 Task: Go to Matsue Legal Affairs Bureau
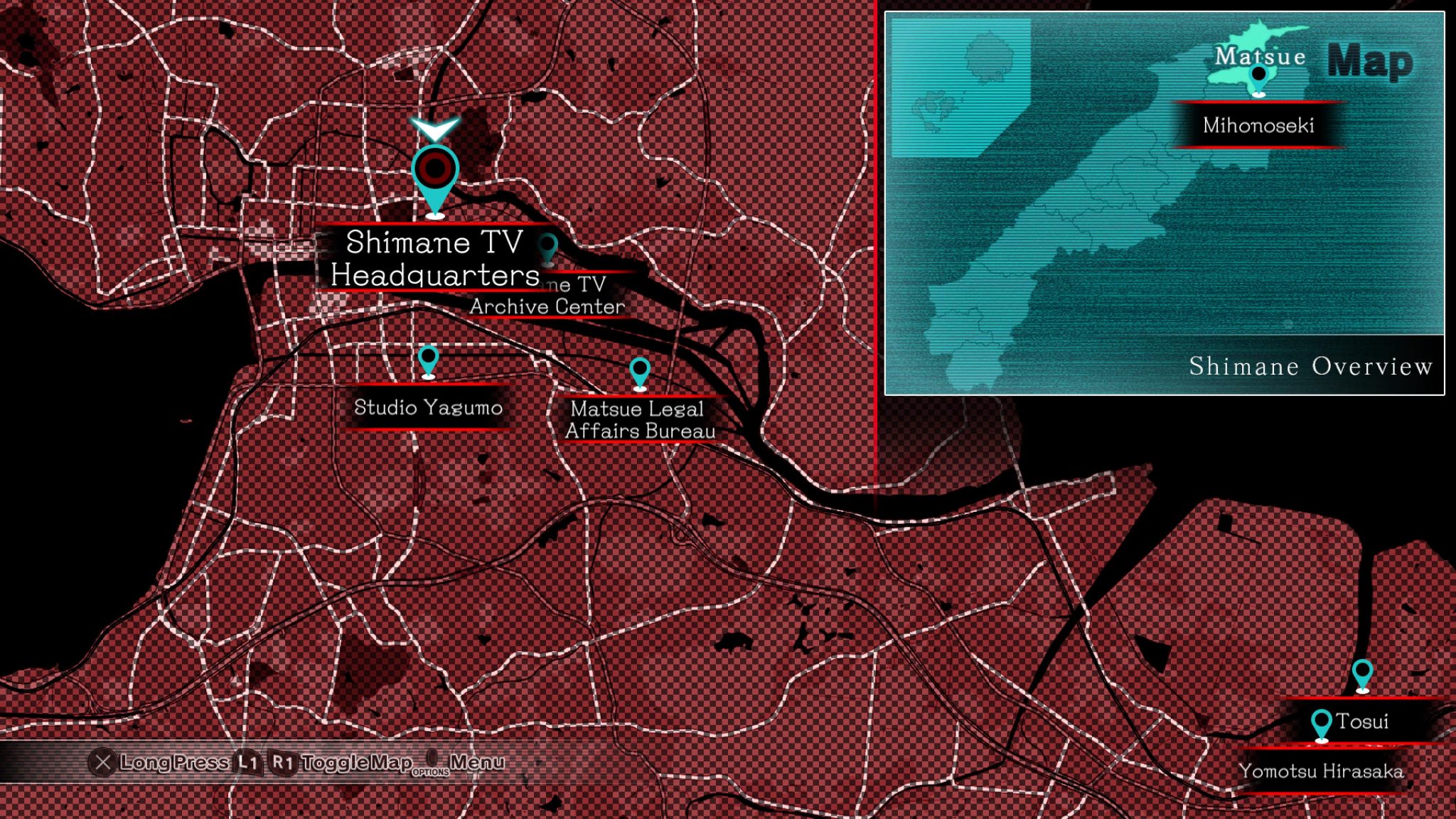[640, 419]
